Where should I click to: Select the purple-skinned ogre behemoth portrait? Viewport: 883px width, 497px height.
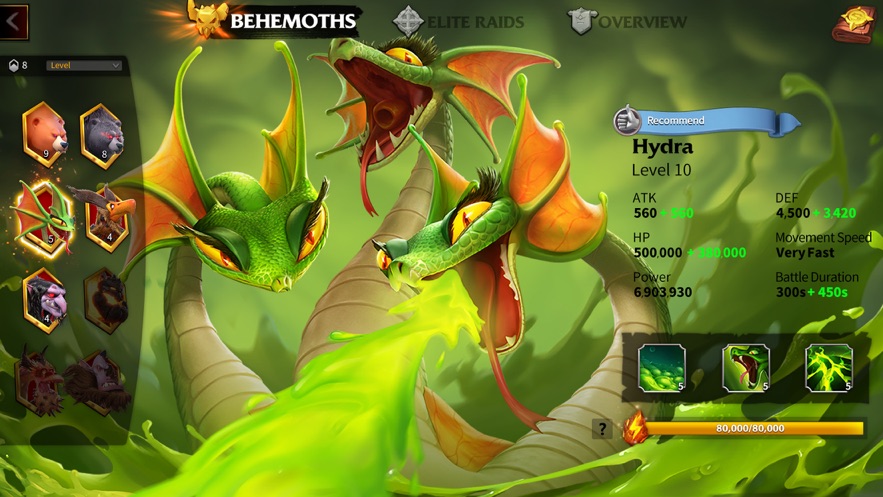pyautogui.click(x=45, y=297)
